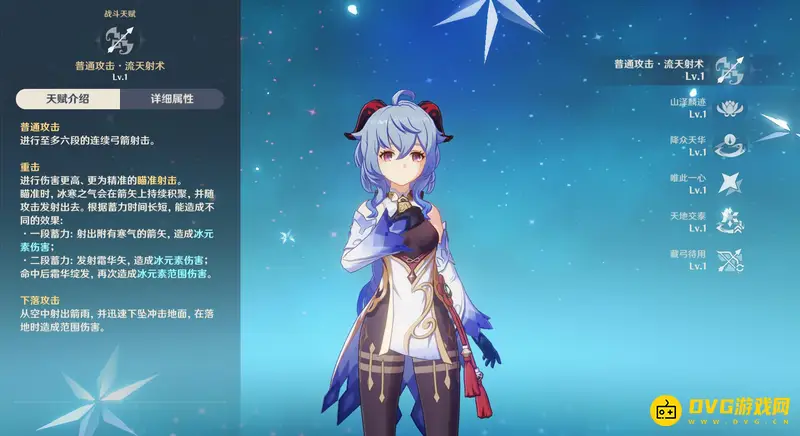Choose the 山泽麟迹 skill talent
Screen dimensions: 800x436
coord(729,106)
